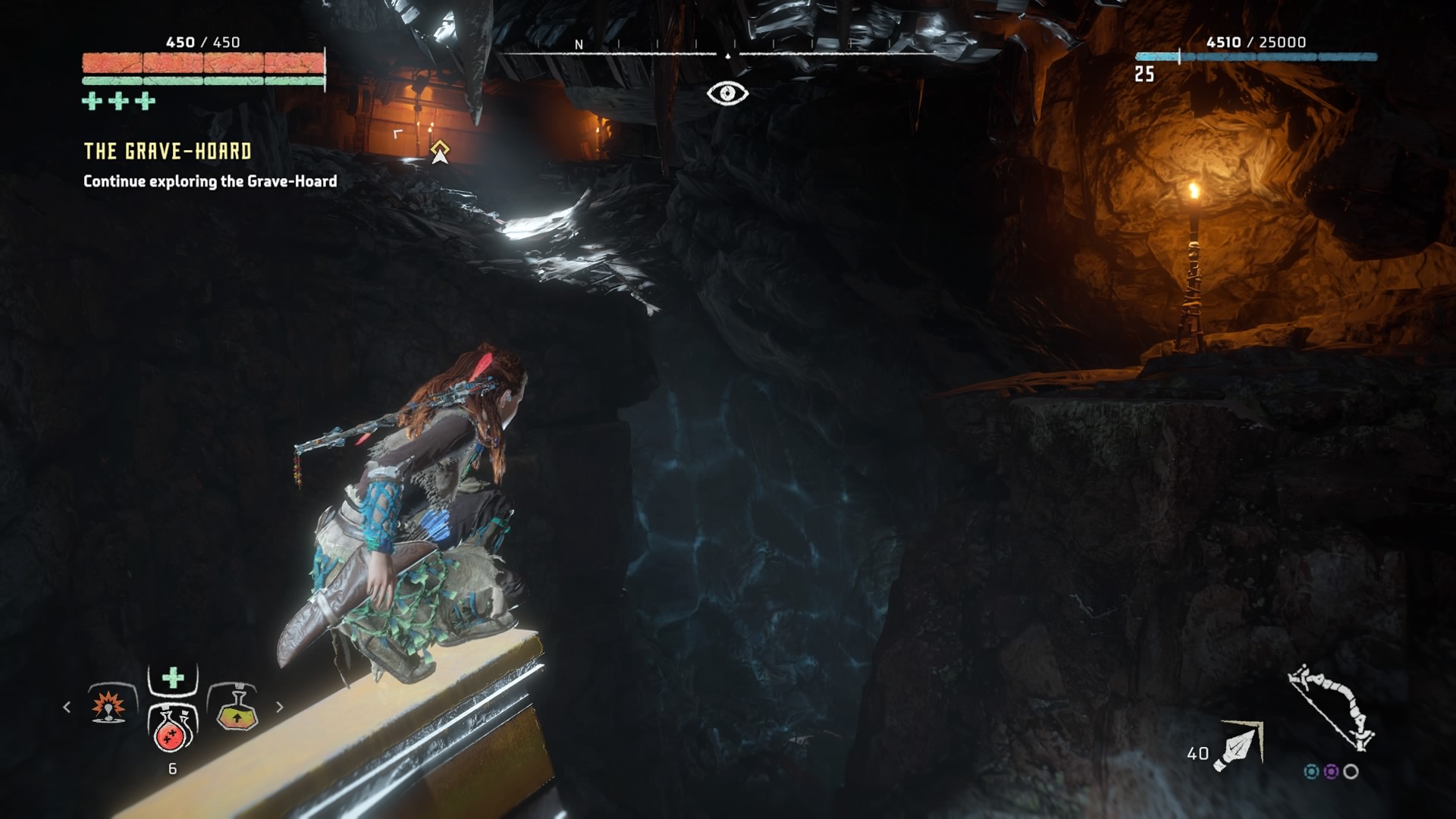
Task: Click the quest waypoint marker
Action: pos(440,152)
